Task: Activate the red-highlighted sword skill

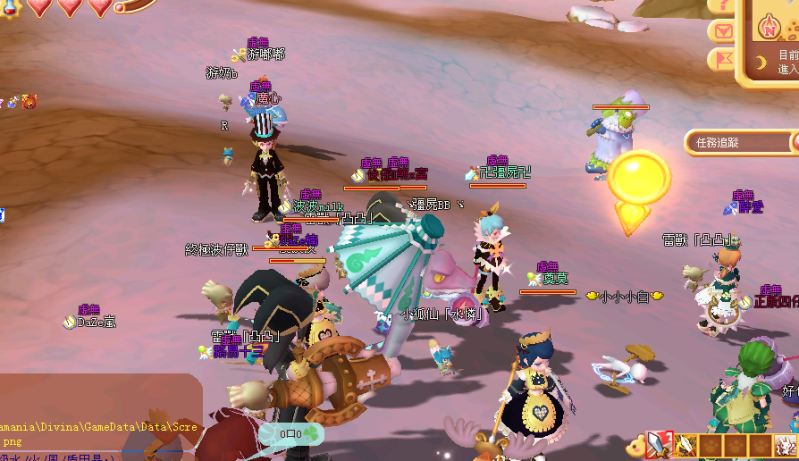Action: coord(660,444)
